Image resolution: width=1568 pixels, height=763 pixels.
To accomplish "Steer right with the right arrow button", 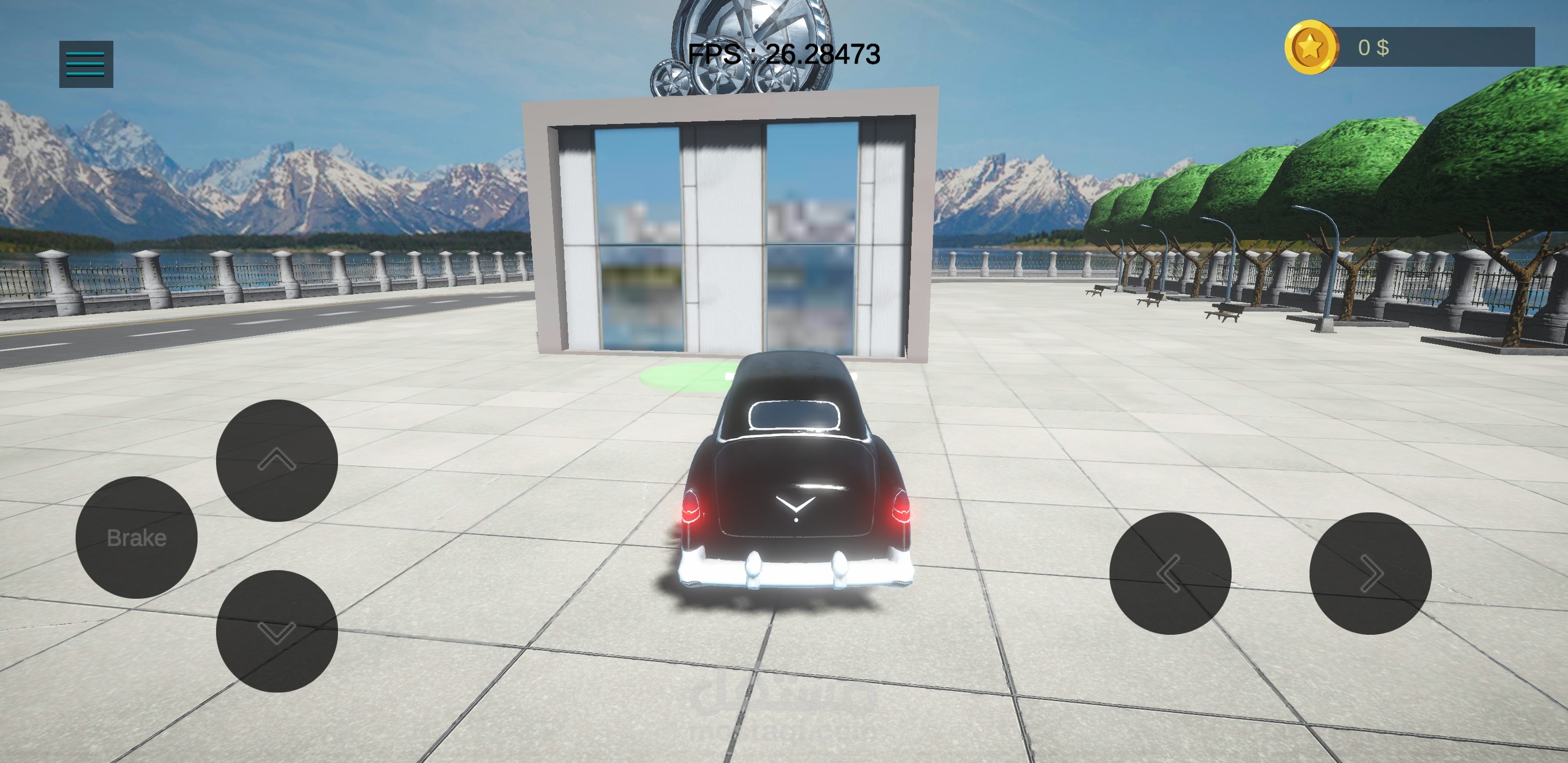I will 1370,573.
